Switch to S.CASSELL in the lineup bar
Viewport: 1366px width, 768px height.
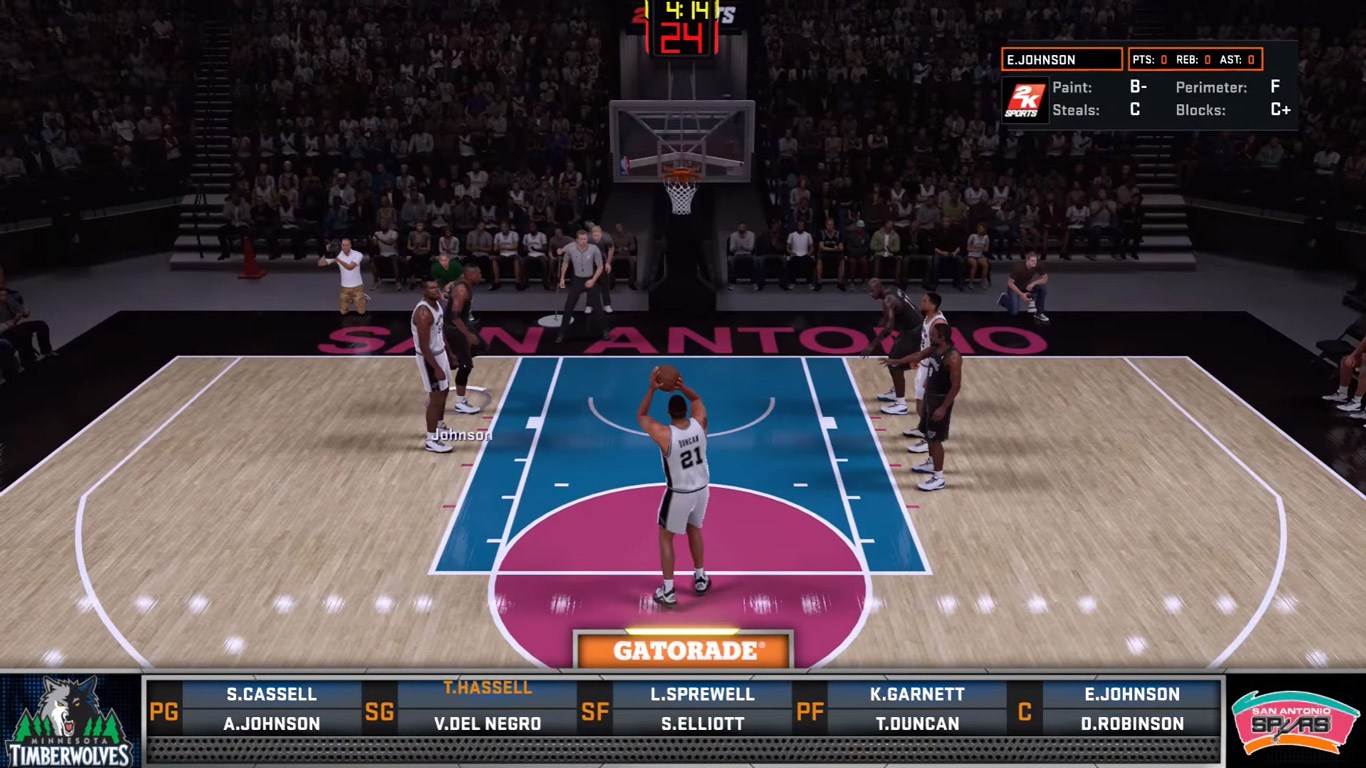273,693
